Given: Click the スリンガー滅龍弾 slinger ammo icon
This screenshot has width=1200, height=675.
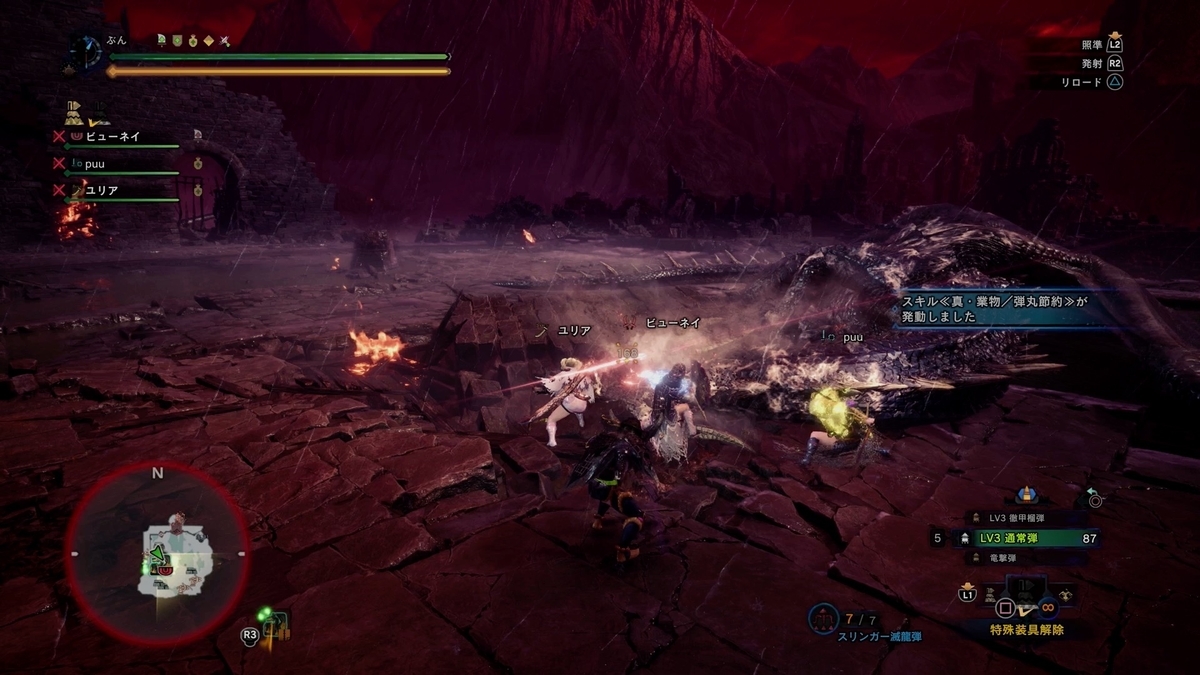Looking at the screenshot, I should [823, 619].
